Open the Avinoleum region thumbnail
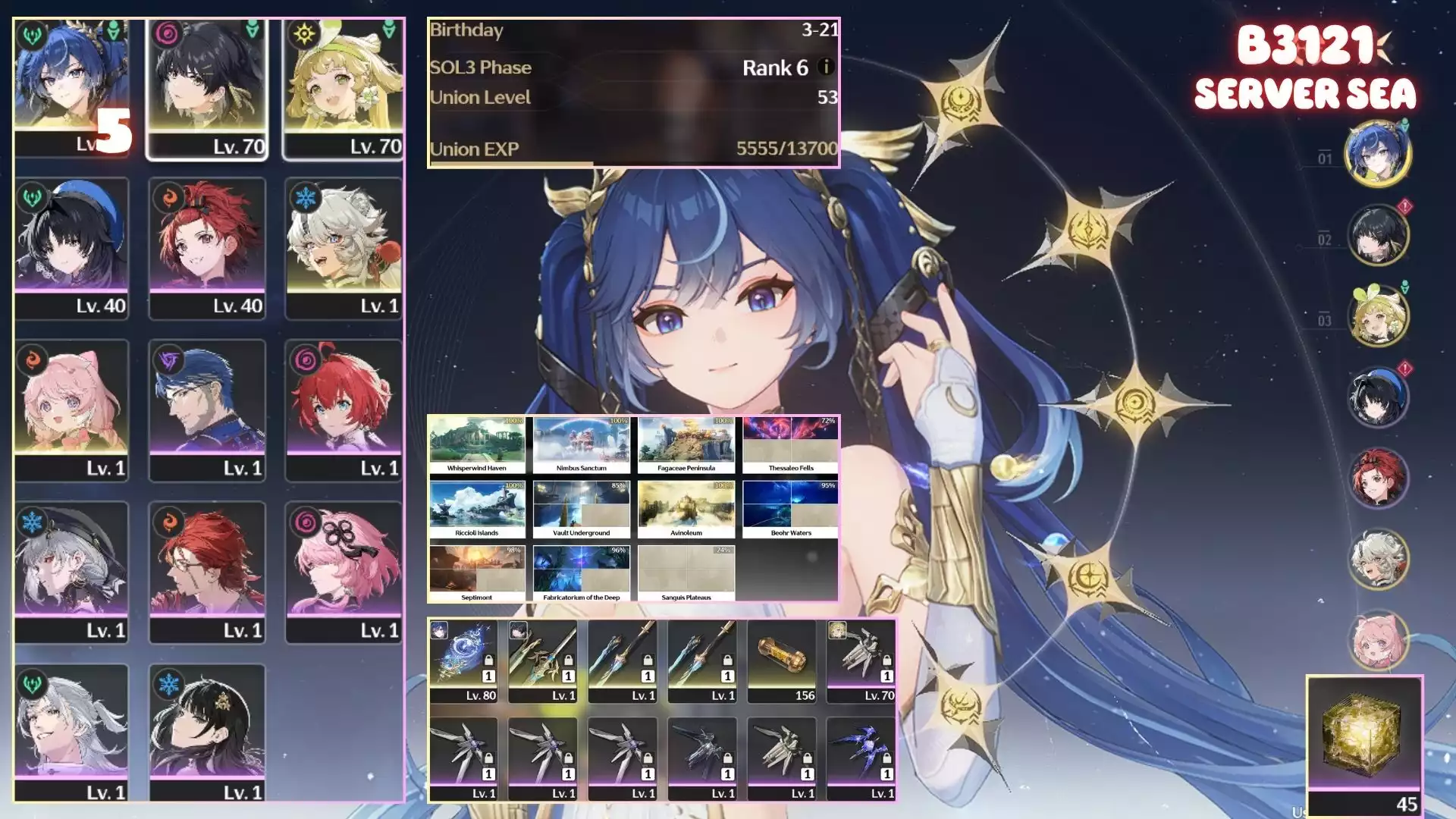This screenshot has height=819, width=1456. click(686, 510)
